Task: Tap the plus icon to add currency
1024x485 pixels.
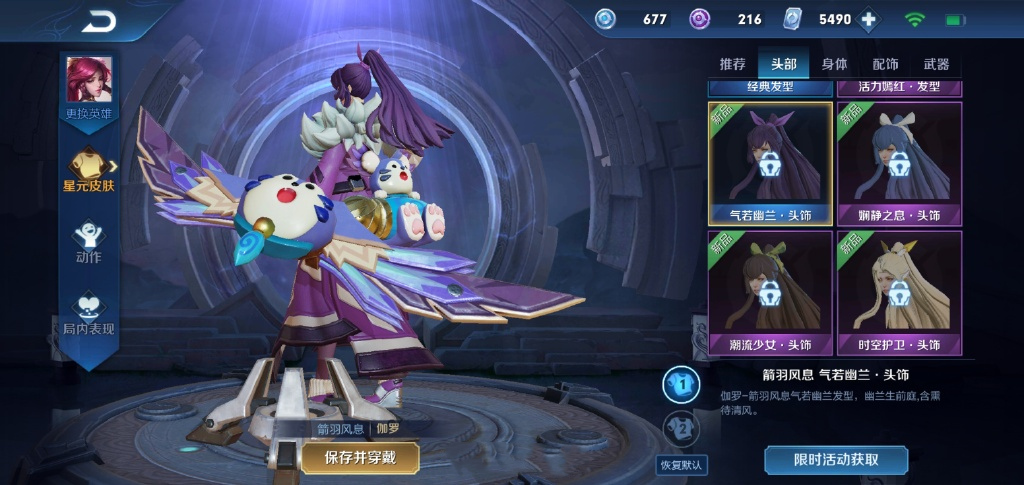Action: tap(868, 19)
